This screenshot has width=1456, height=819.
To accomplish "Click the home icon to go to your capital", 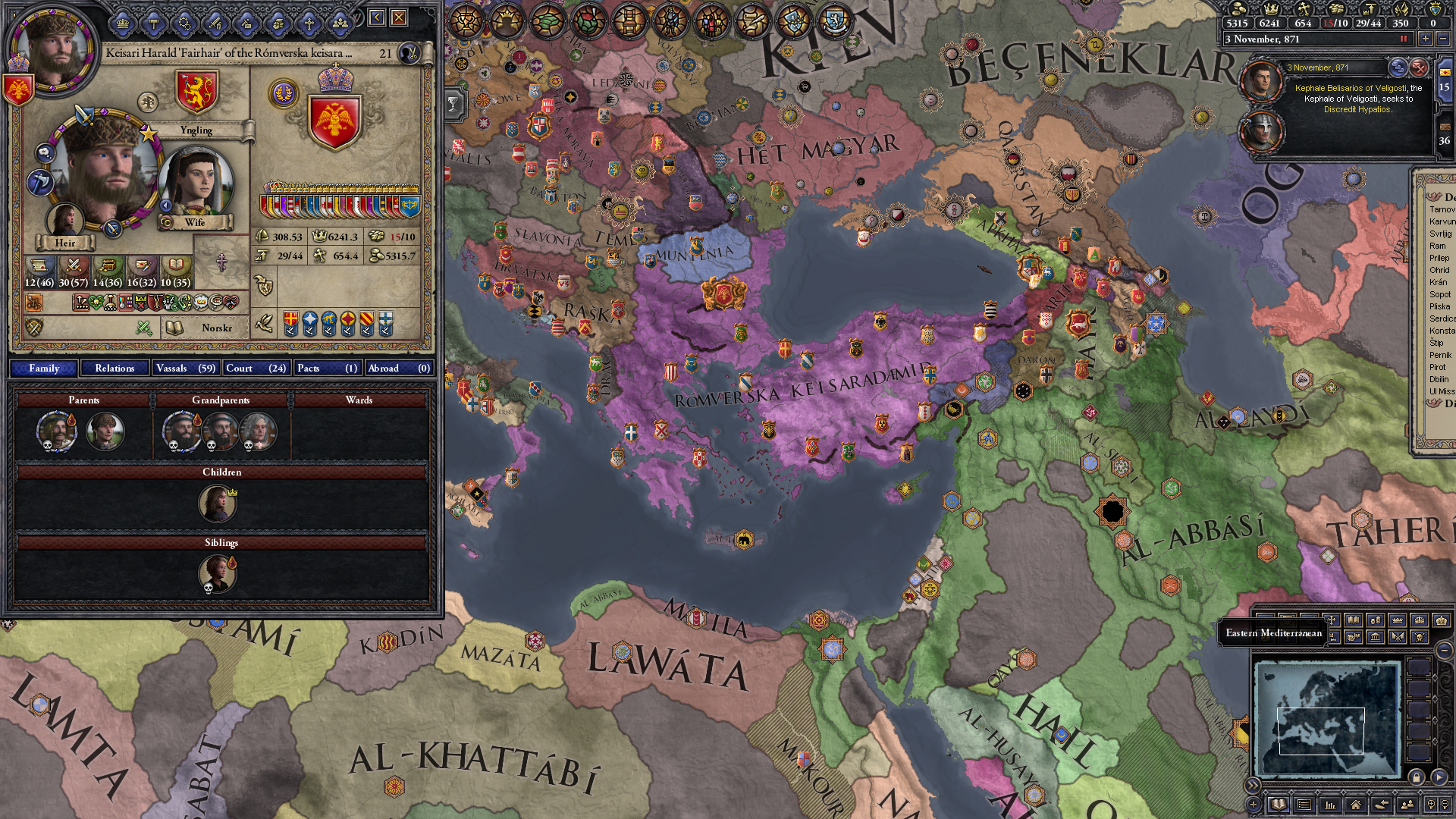I will [x=1357, y=805].
